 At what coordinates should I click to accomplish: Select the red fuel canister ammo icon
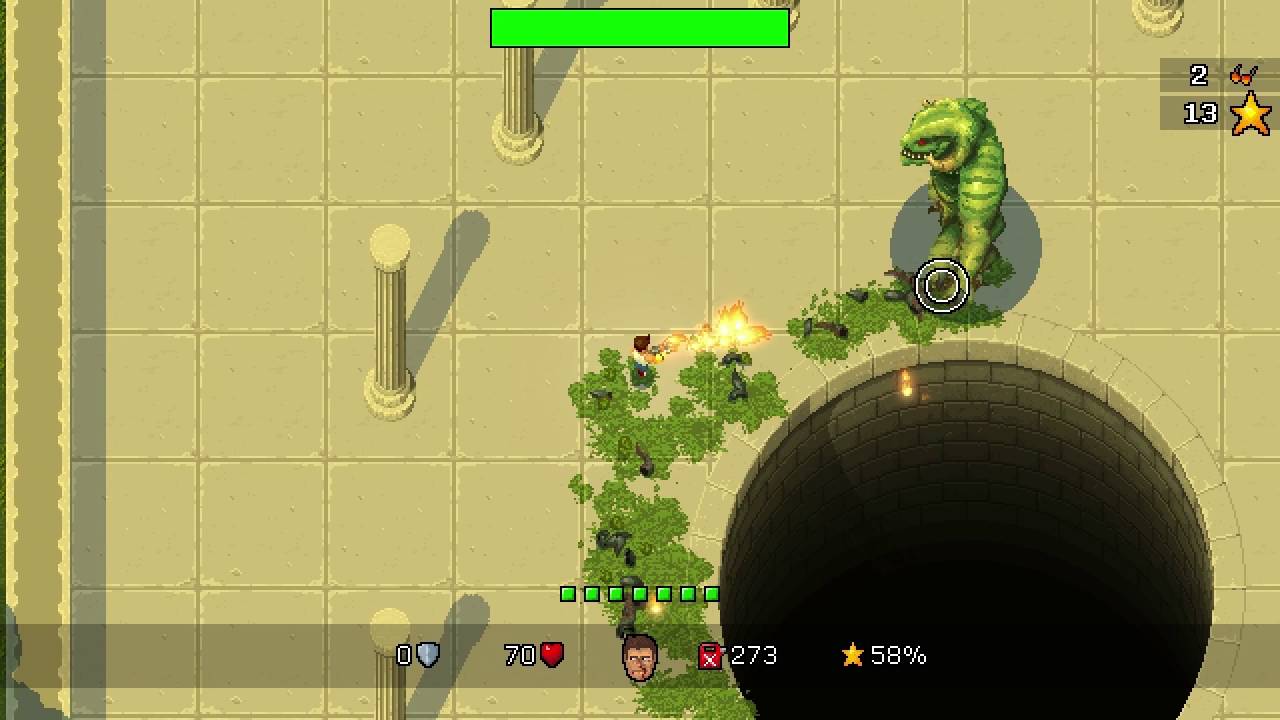[709, 656]
